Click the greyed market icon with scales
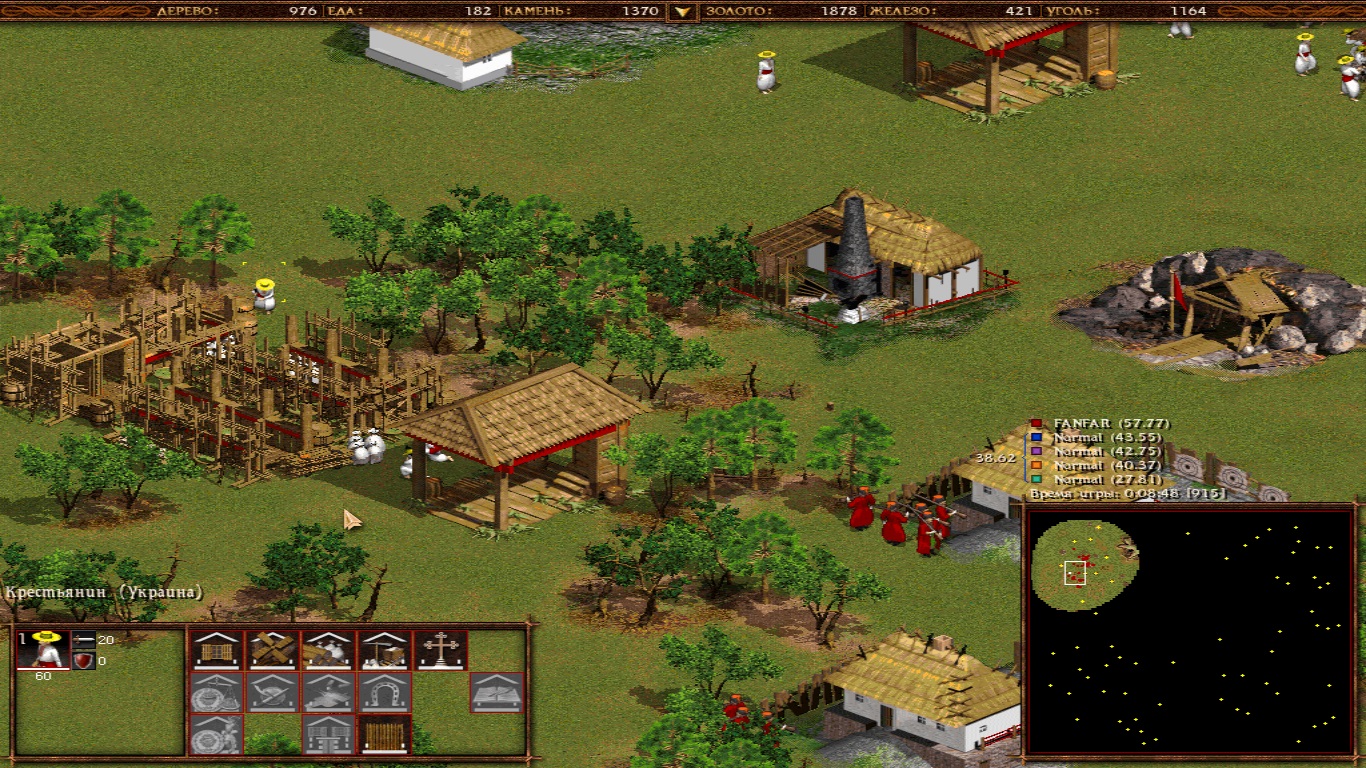The height and width of the screenshot is (768, 1366). click(x=217, y=692)
